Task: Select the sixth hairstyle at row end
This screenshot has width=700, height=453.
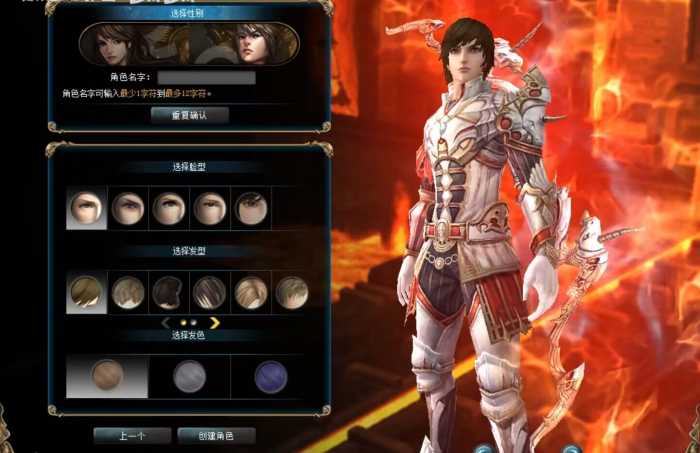Action: (291, 293)
